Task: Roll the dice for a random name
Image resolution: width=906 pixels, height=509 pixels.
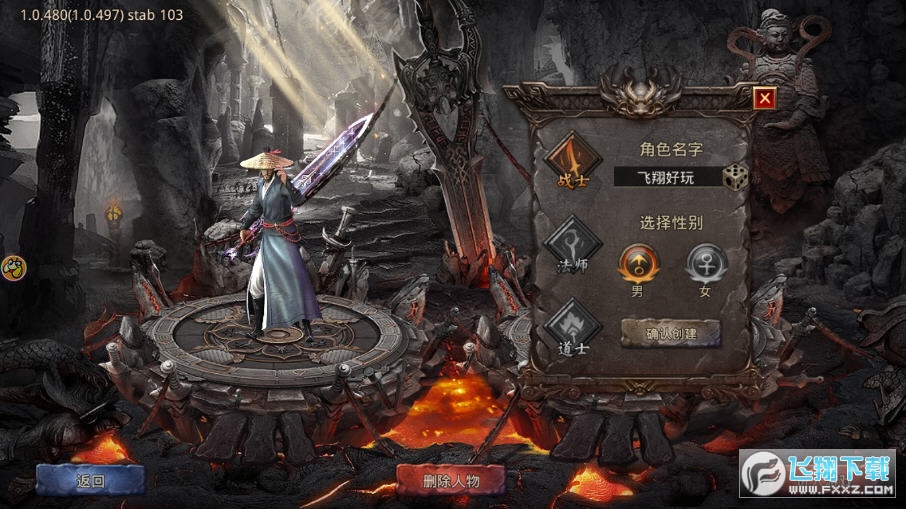Action: 736,177
